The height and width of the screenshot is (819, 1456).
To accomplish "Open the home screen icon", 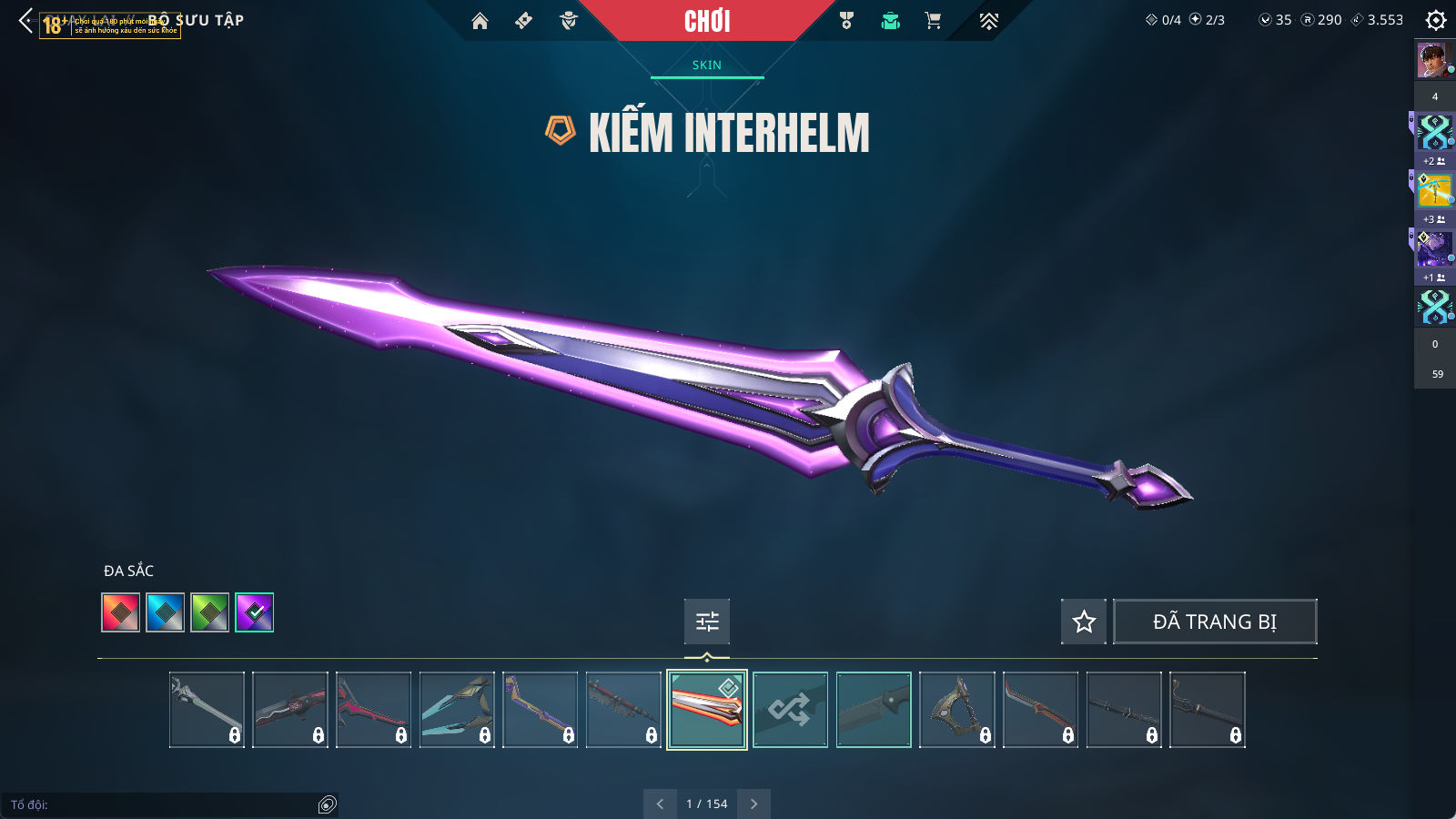I will [x=480, y=21].
